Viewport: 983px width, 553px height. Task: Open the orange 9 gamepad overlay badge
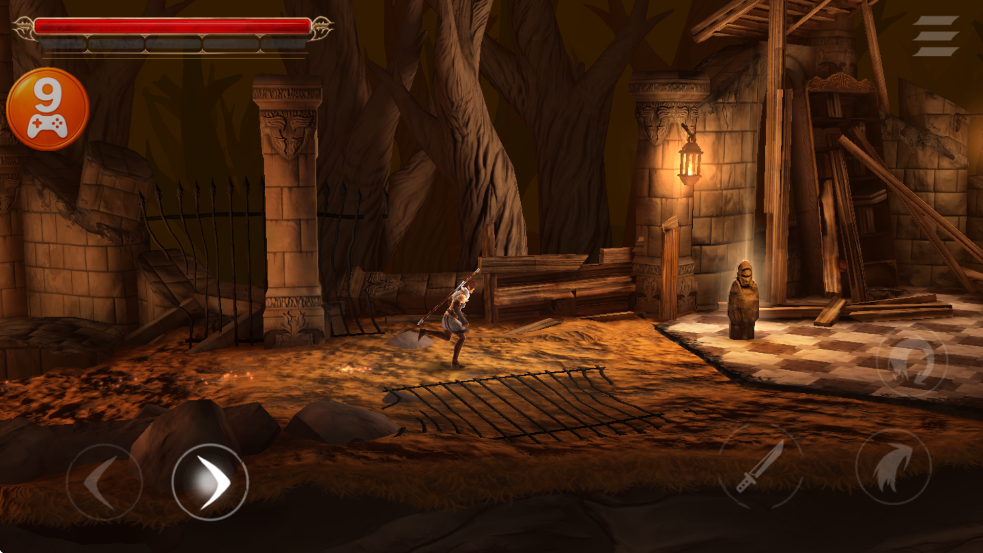tap(48, 109)
